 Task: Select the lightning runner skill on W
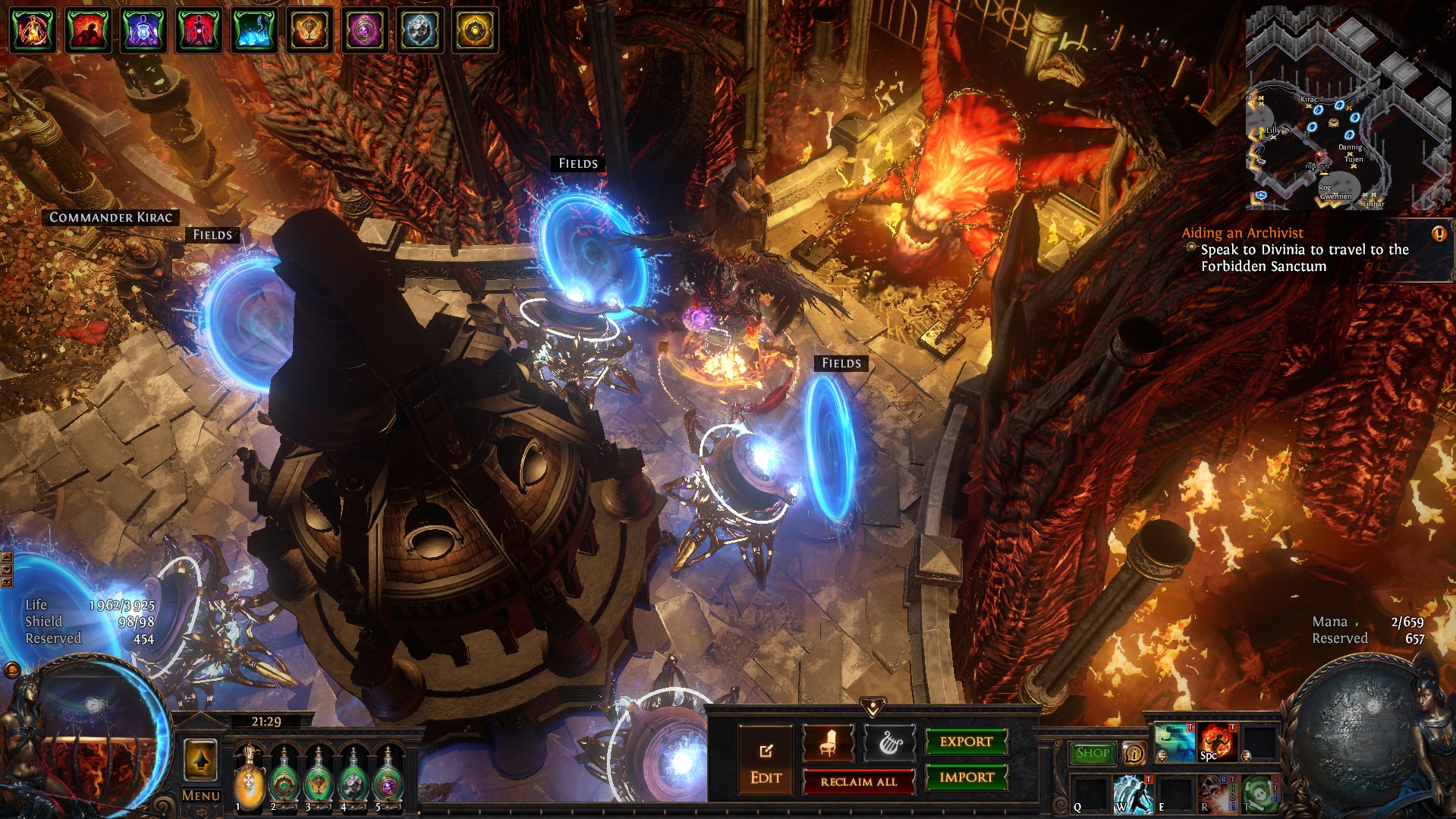pyautogui.click(x=1133, y=794)
